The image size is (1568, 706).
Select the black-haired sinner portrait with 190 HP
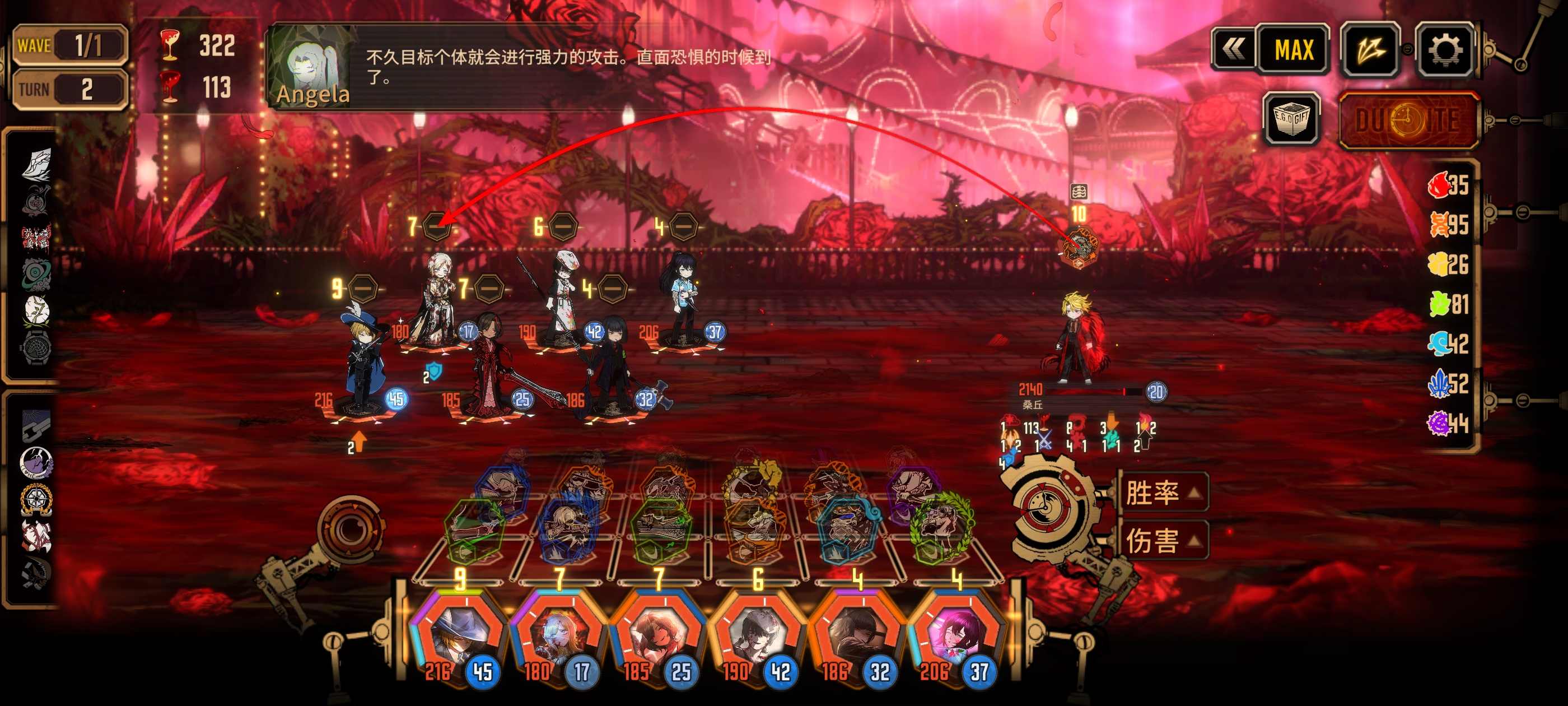click(757, 637)
